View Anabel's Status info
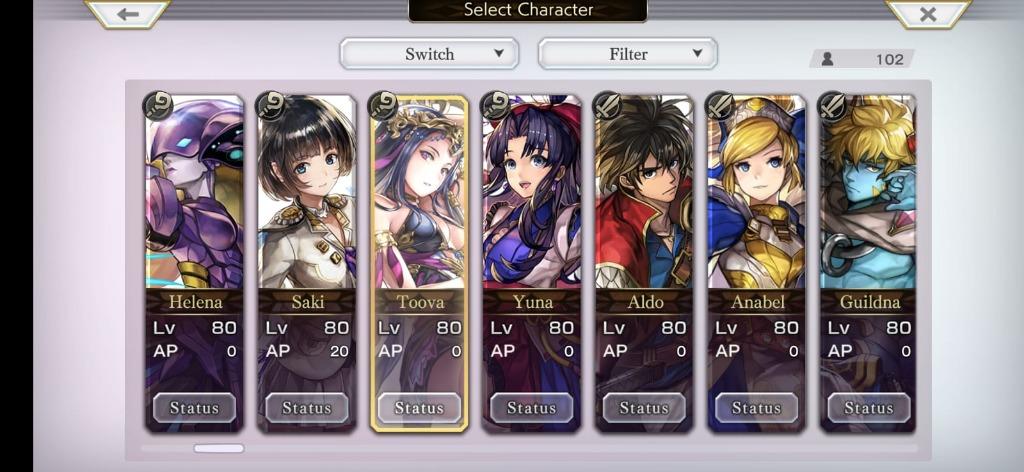The height and width of the screenshot is (472, 1024). 756,408
